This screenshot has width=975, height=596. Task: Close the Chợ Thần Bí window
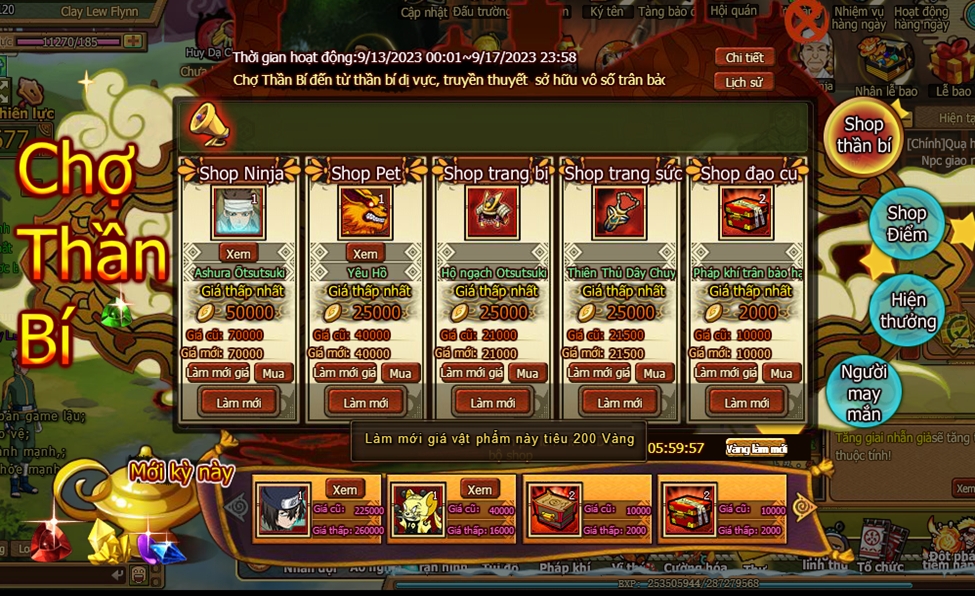click(x=806, y=21)
